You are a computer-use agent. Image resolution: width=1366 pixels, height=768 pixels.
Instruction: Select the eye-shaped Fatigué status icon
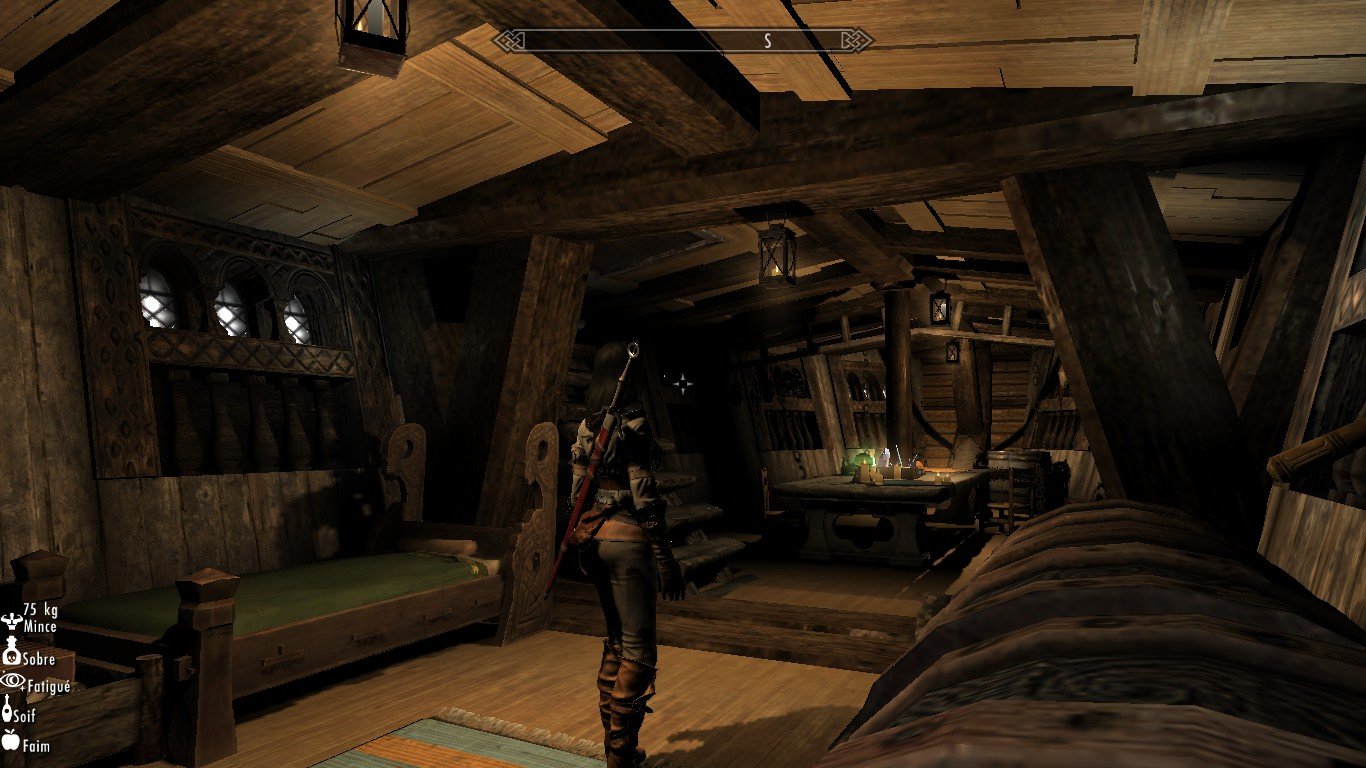pos(12,681)
